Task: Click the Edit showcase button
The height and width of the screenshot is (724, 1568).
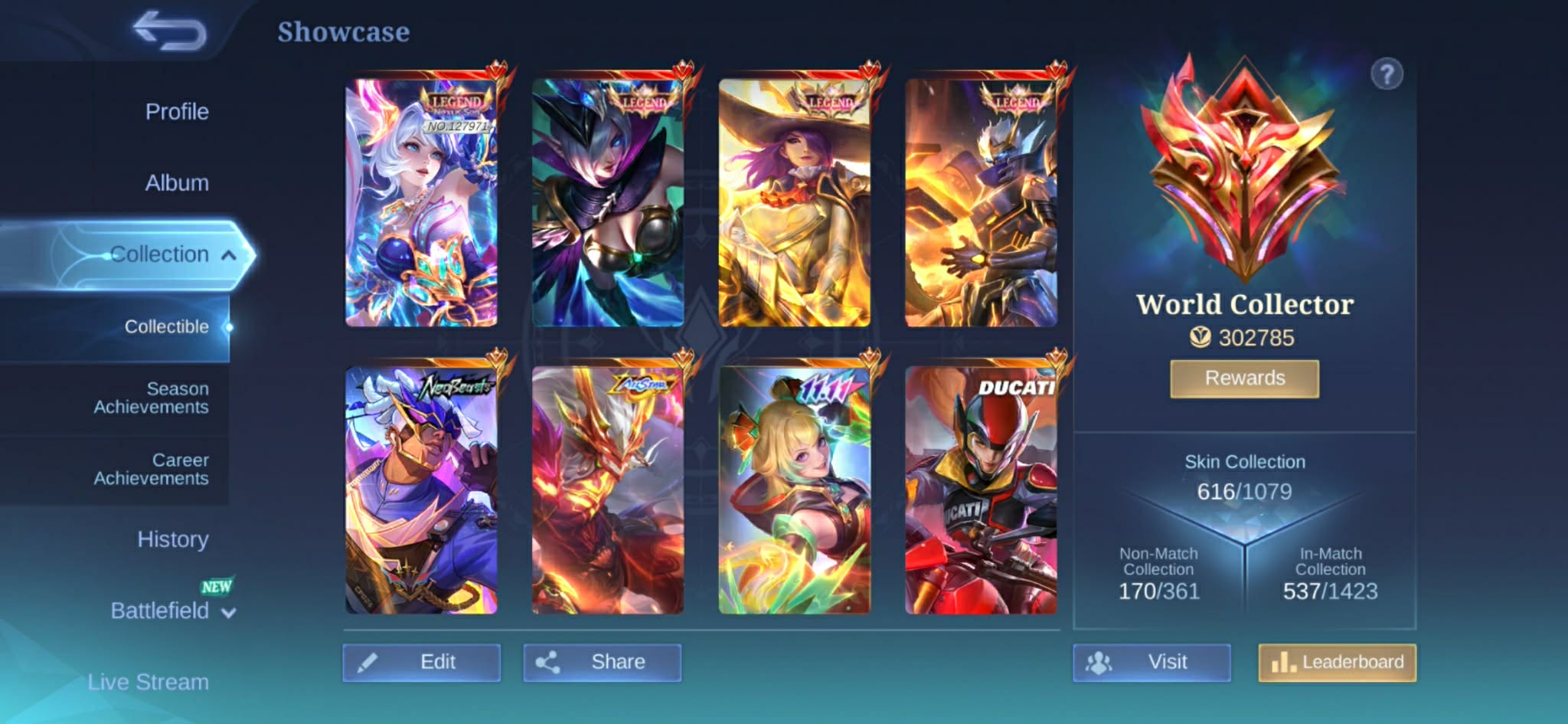Action: [421, 662]
